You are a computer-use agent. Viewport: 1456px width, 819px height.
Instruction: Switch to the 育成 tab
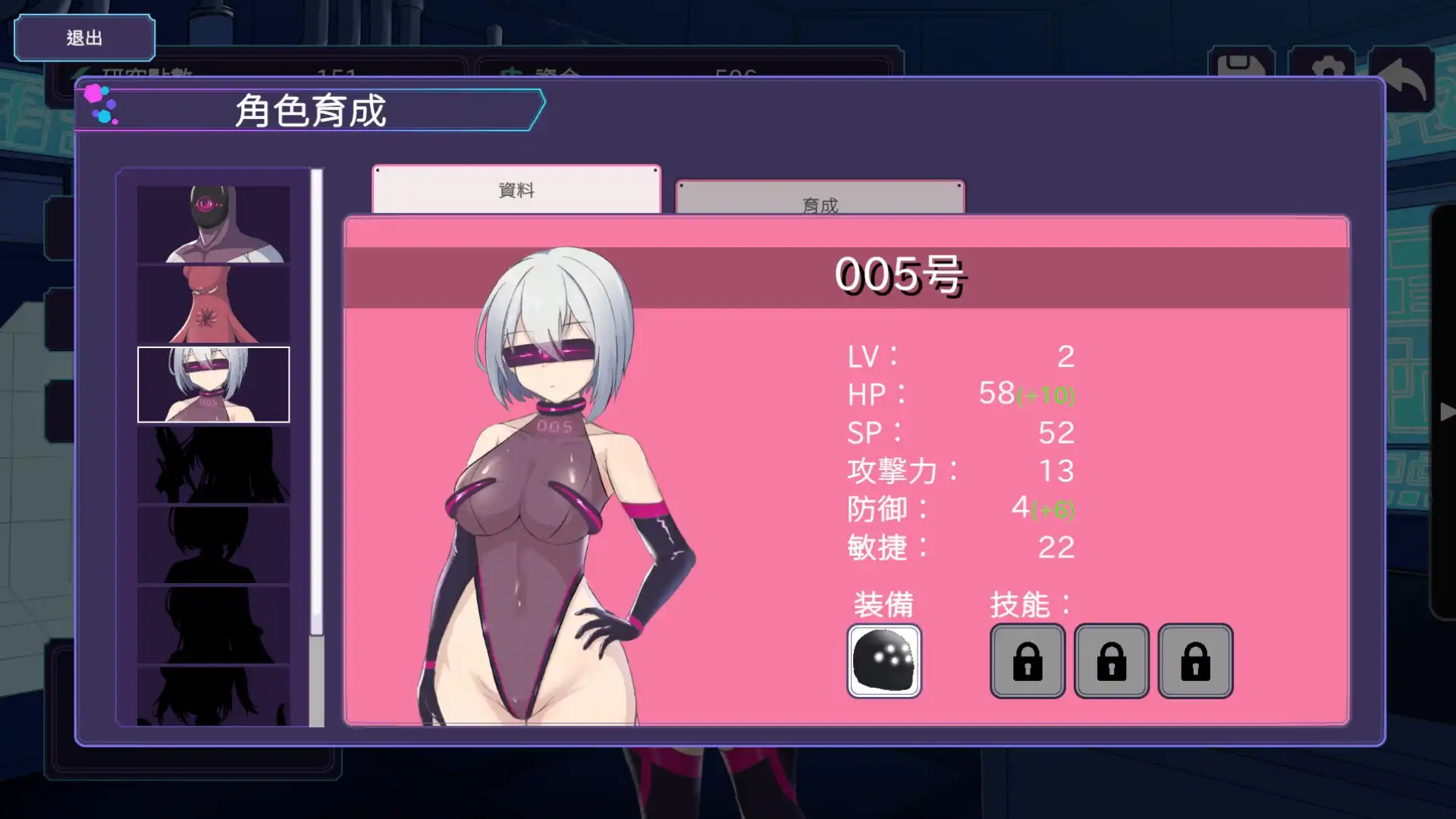click(820, 203)
